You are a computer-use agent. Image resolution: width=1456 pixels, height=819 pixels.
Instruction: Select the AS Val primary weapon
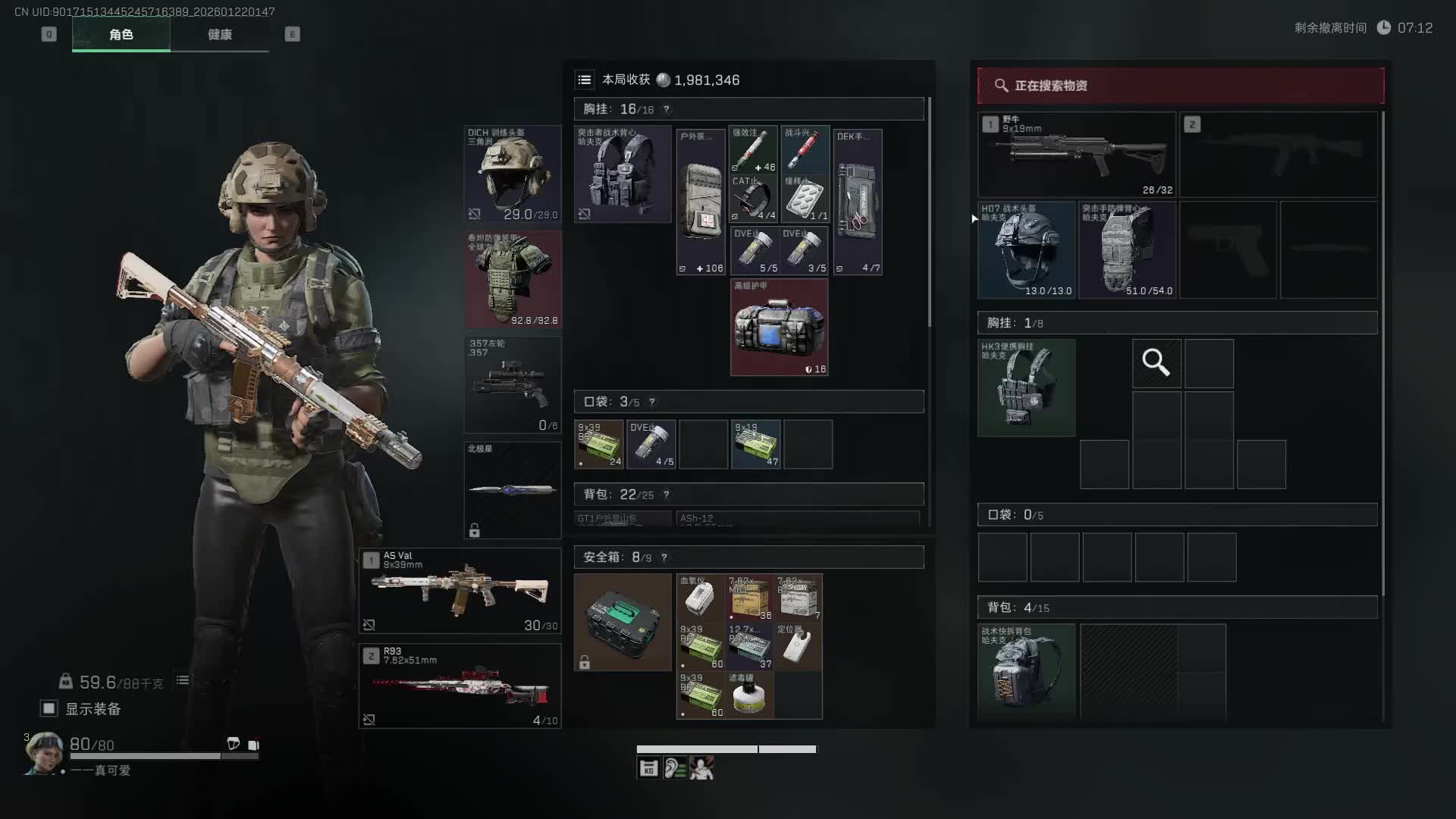pyautogui.click(x=460, y=591)
